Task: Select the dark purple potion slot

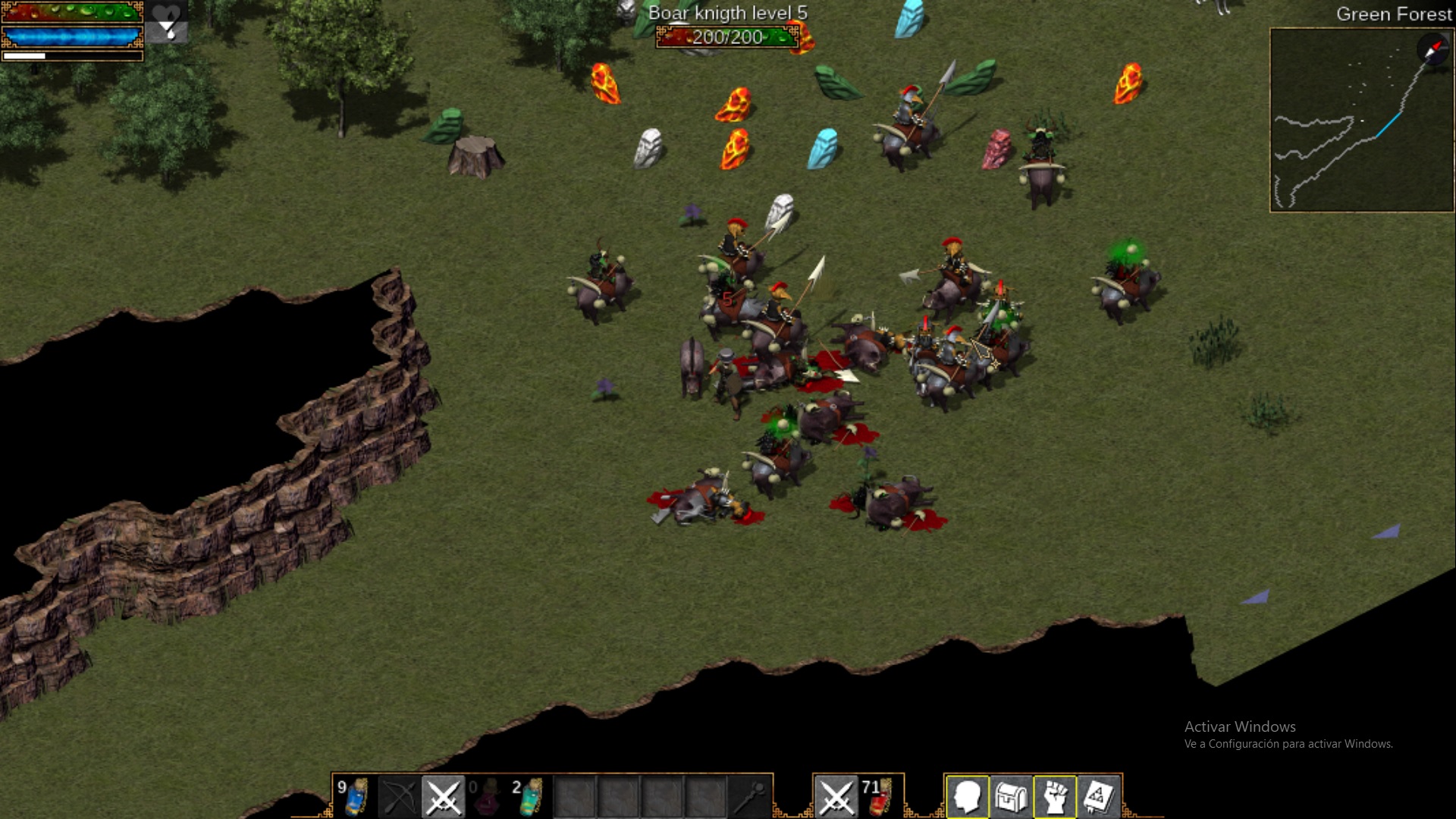Action: pos(487,796)
